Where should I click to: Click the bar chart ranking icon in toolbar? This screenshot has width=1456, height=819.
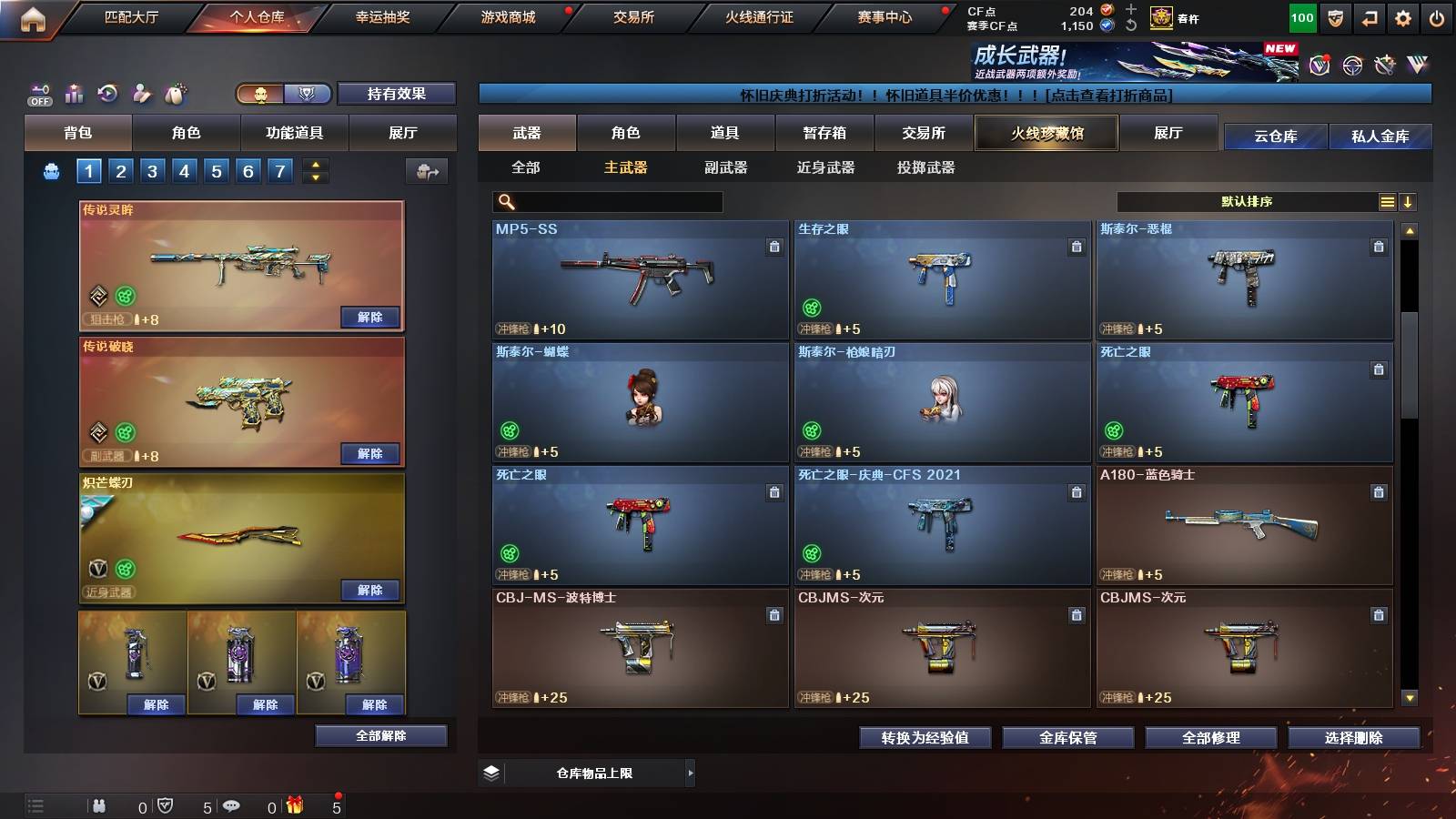point(73,92)
